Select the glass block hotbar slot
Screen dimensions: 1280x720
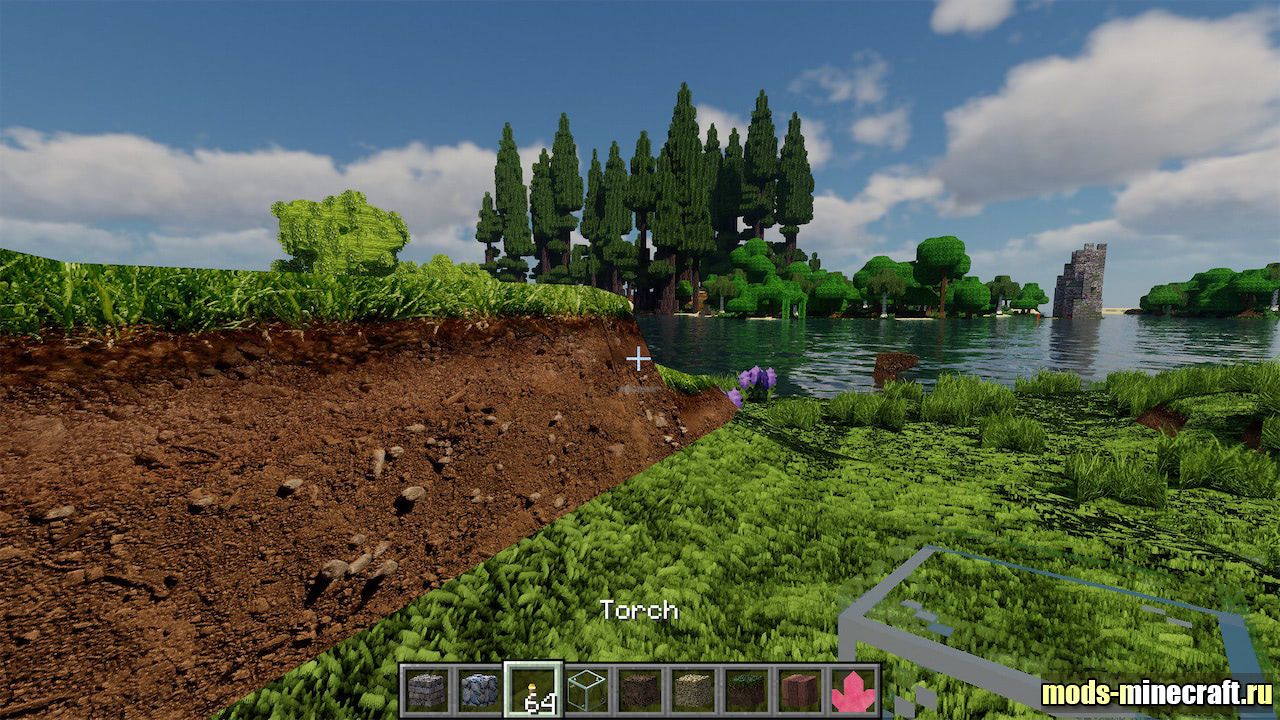587,690
